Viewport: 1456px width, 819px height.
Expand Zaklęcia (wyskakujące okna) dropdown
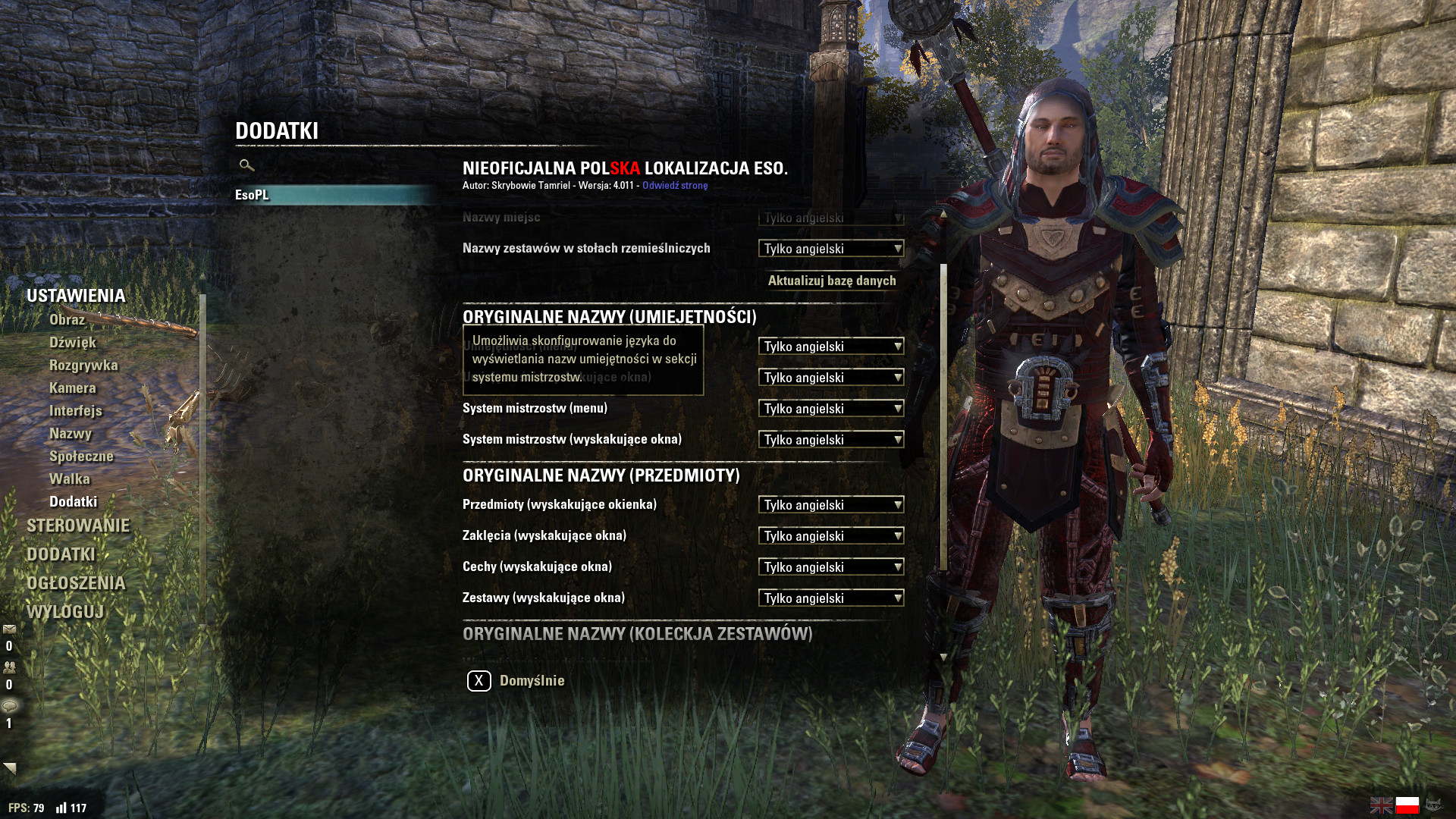pyautogui.click(x=831, y=536)
